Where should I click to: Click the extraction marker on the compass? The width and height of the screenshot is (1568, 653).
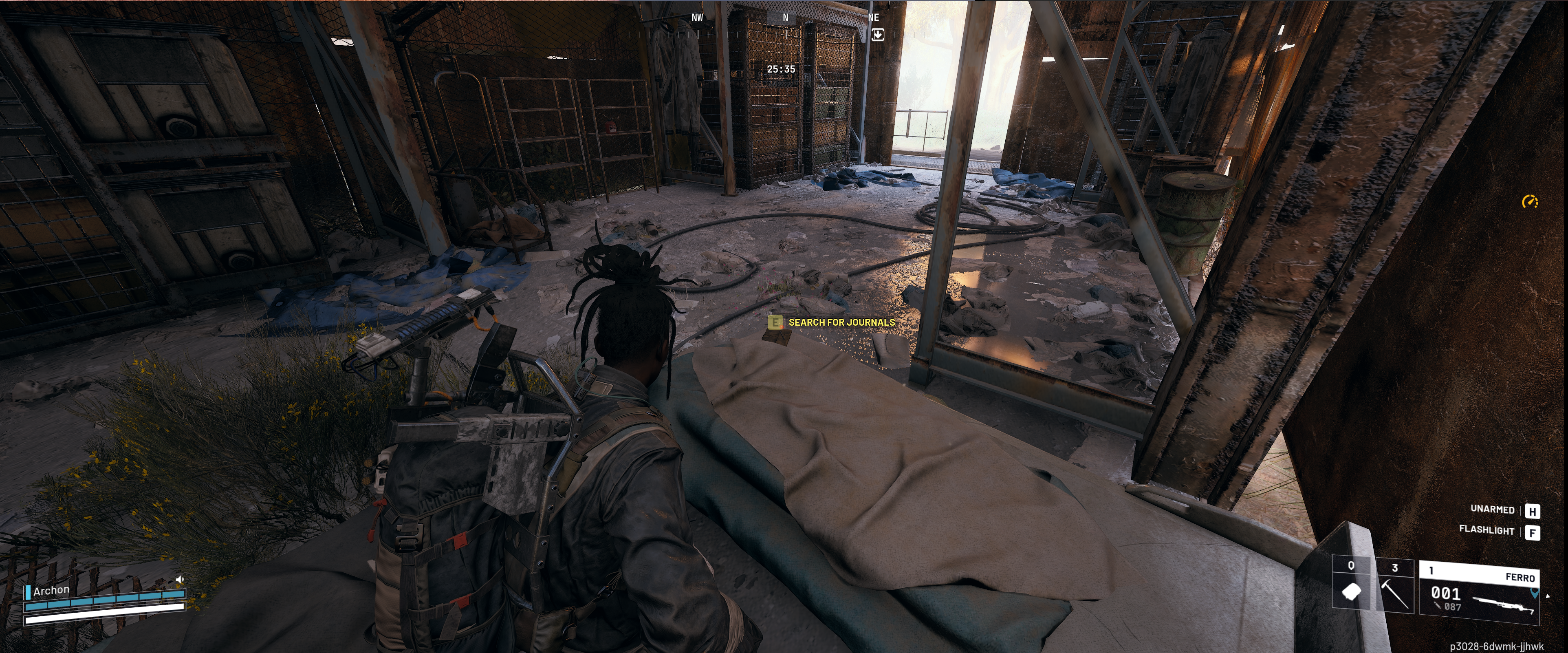coord(877,35)
